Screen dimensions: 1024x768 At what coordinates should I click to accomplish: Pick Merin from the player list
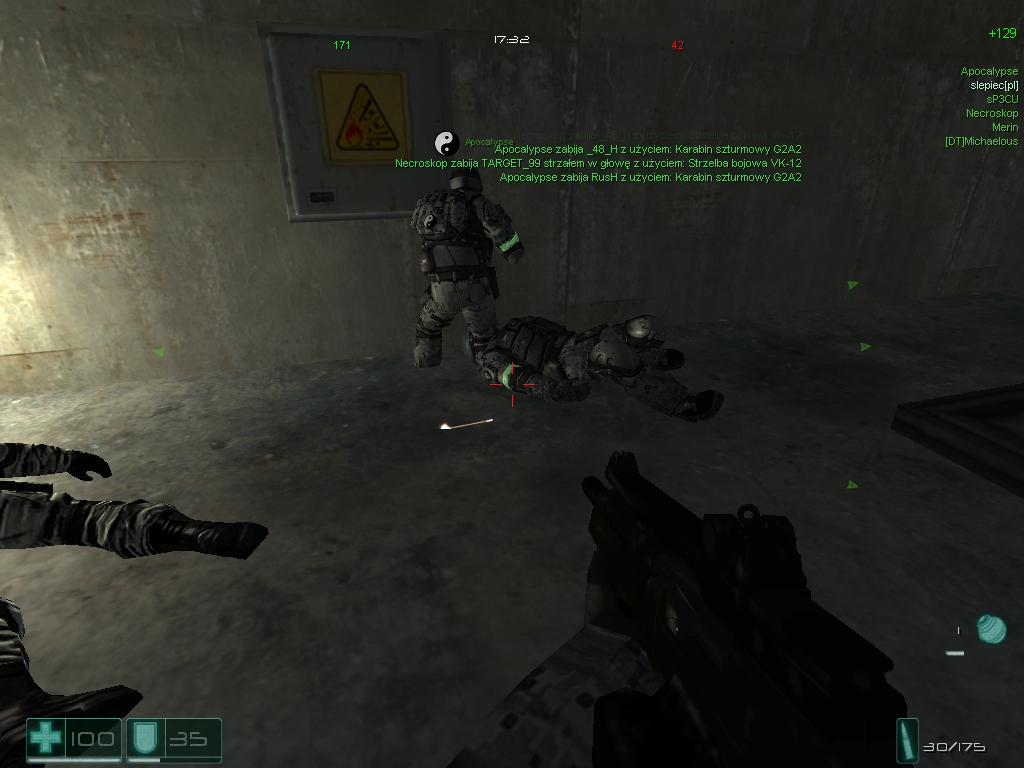[1005, 128]
